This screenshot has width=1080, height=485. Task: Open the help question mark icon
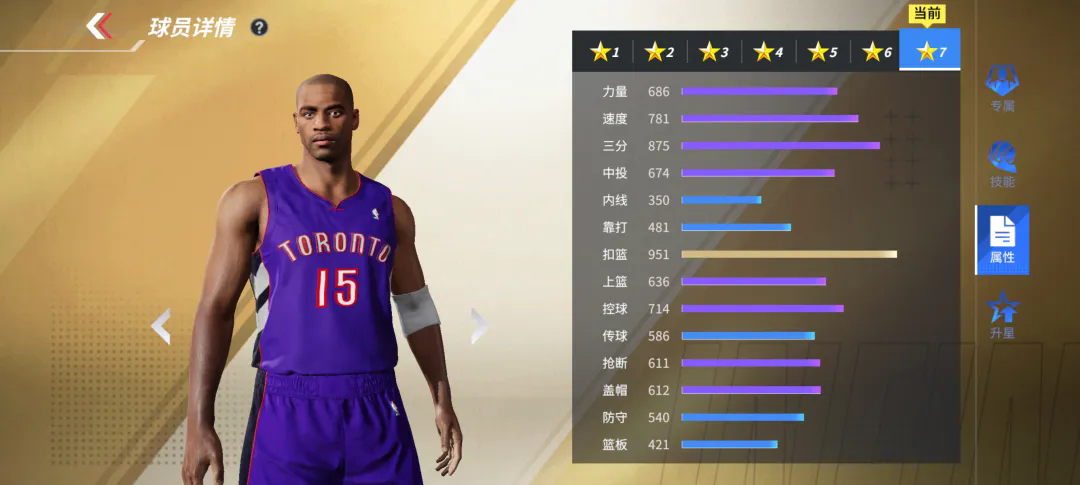tap(259, 27)
